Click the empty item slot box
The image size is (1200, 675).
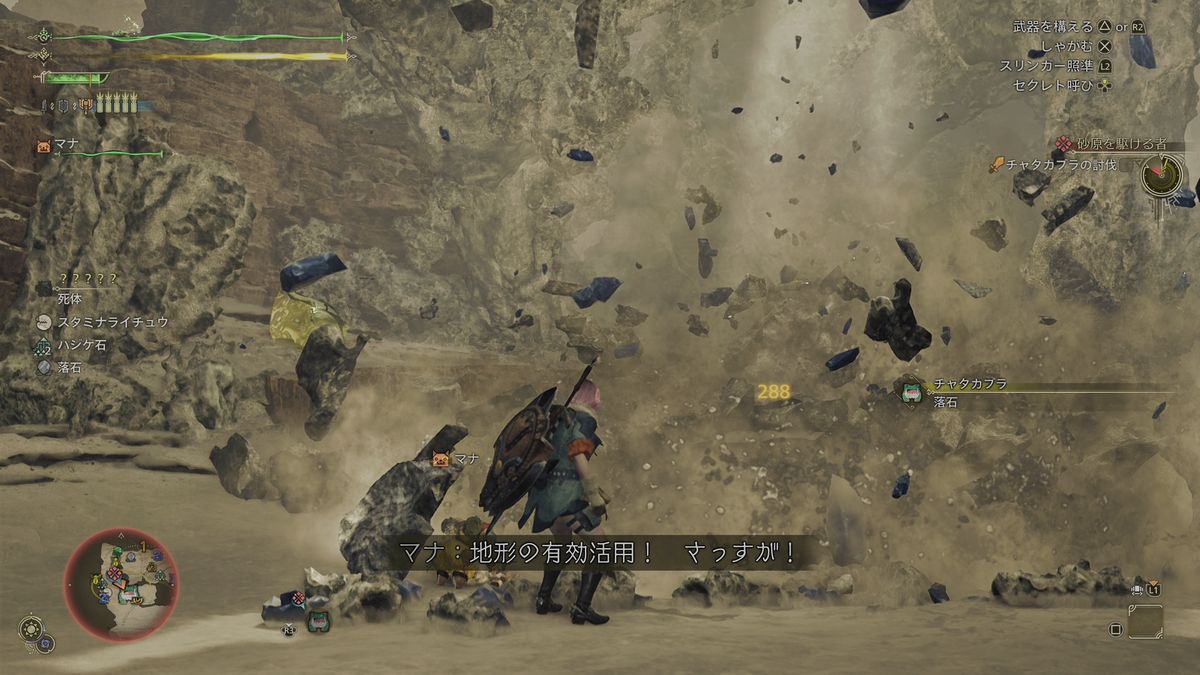click(1145, 621)
